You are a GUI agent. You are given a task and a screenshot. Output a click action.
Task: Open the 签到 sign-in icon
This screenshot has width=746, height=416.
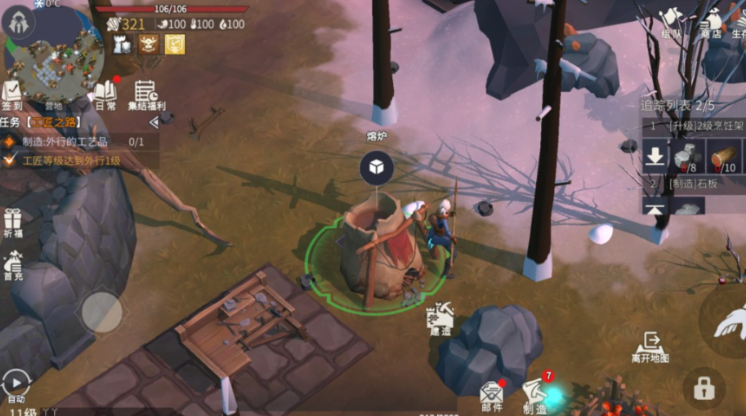point(14,95)
